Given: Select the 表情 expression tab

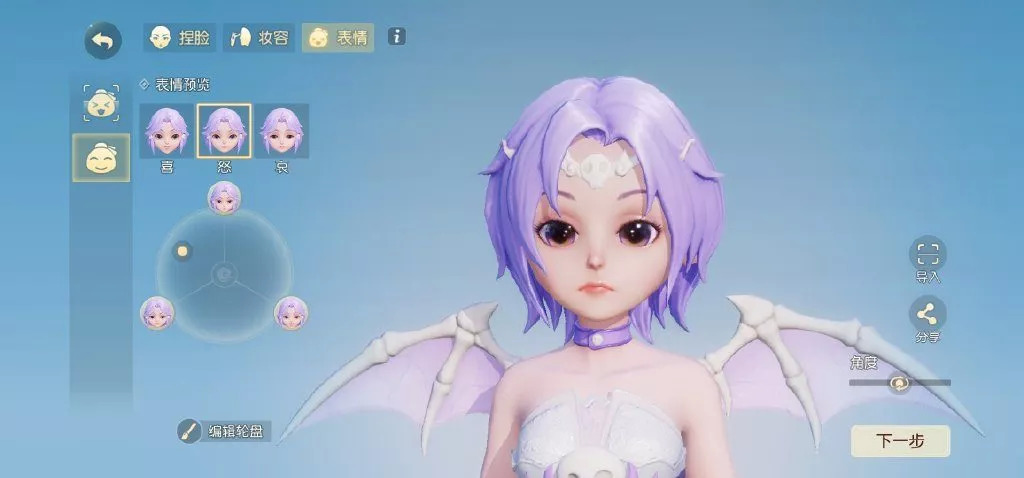Looking at the screenshot, I should point(338,38).
